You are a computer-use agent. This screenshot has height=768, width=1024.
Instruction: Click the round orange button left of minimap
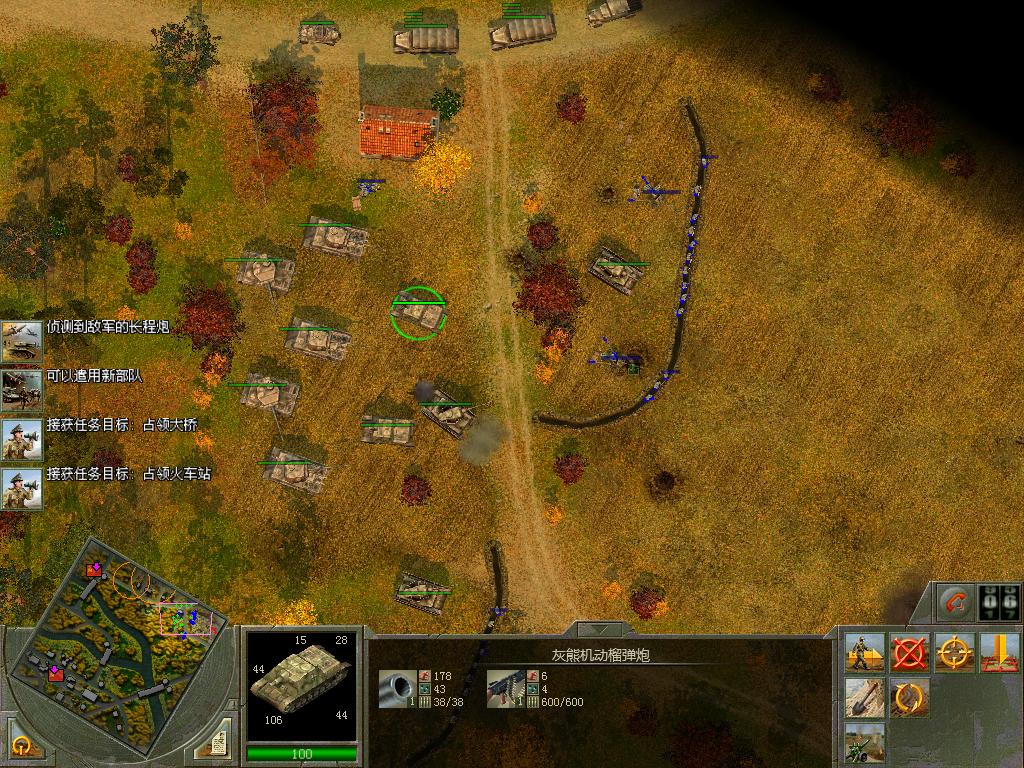tap(22, 744)
